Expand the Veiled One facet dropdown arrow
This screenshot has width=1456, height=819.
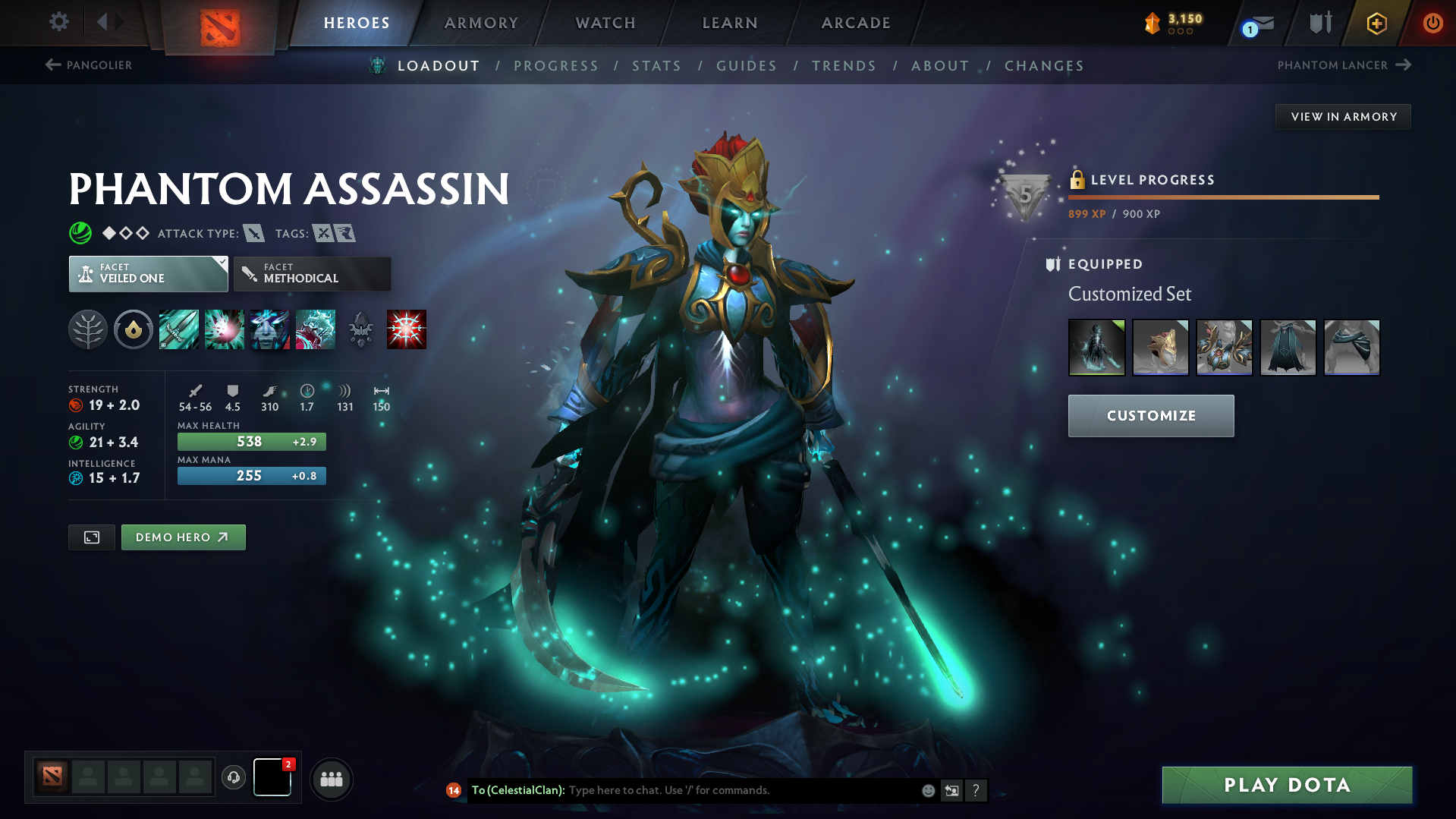pos(221,264)
